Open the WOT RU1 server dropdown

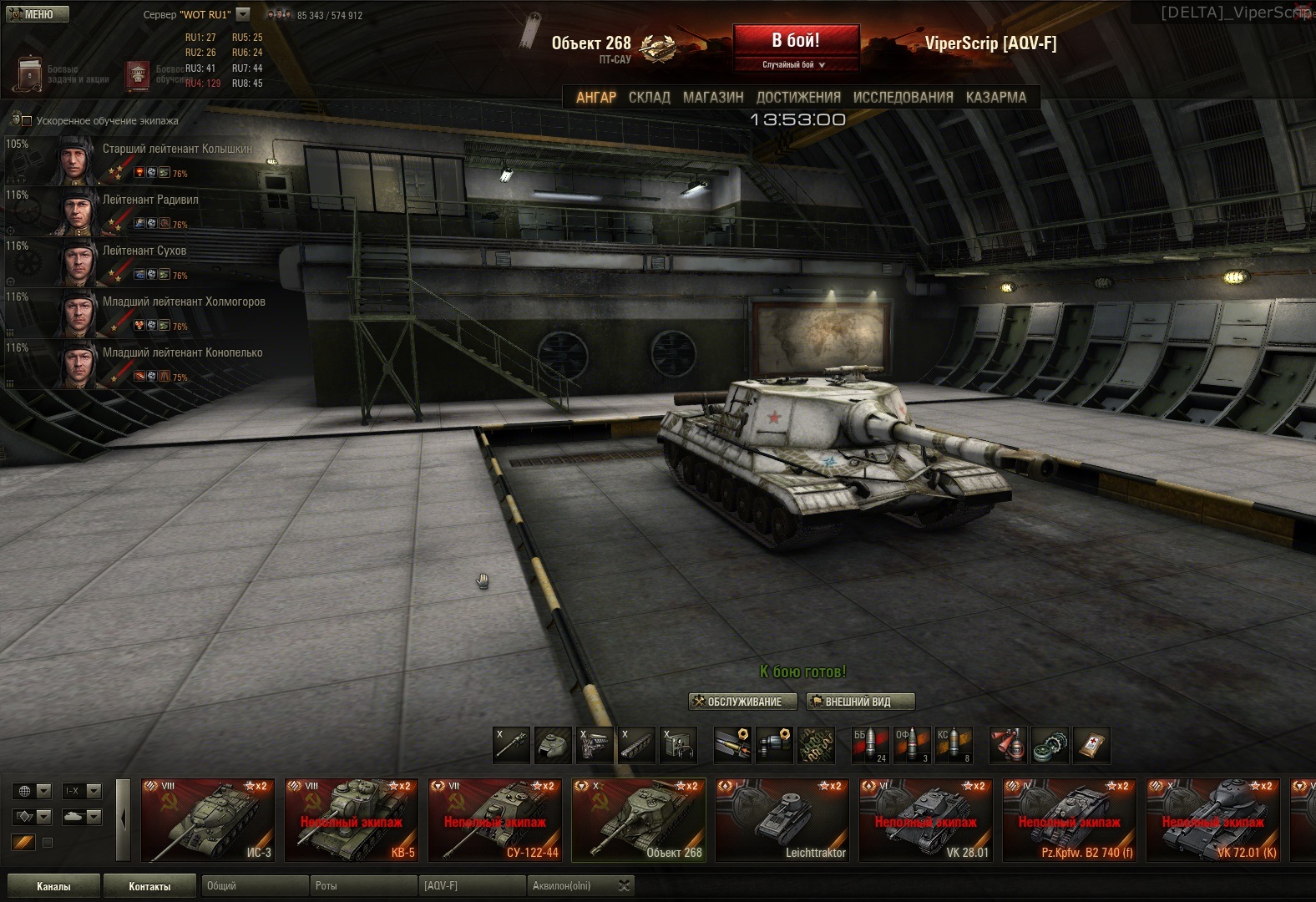click(x=243, y=14)
